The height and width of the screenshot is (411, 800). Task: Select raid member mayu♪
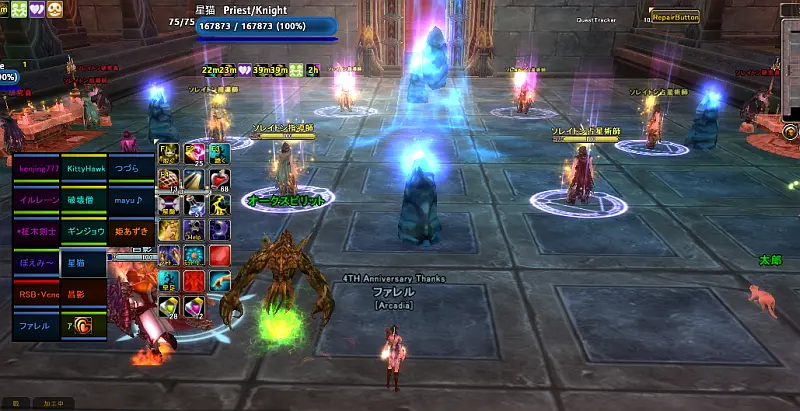pyautogui.click(x=131, y=200)
